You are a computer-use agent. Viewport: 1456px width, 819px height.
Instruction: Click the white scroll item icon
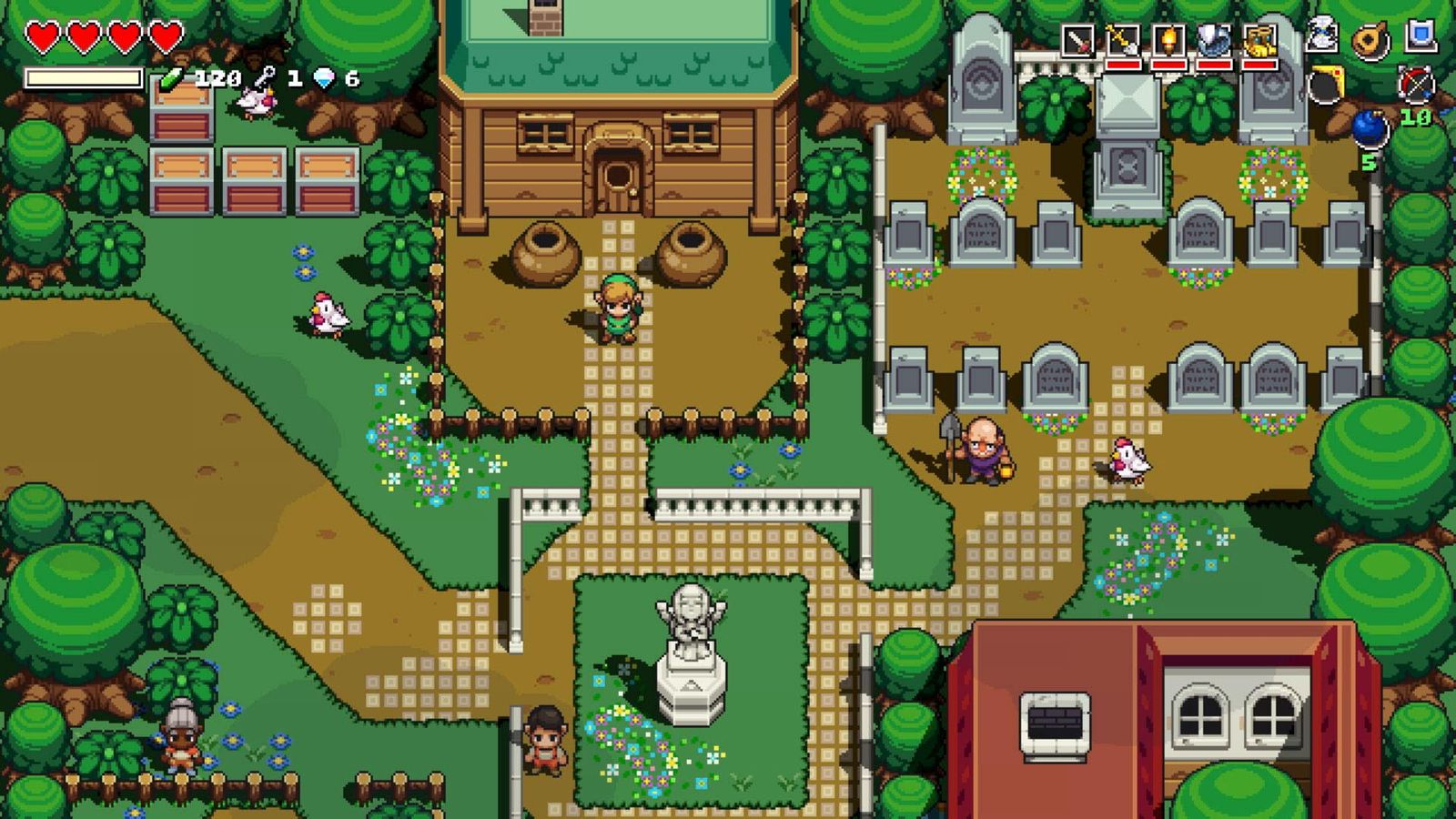(x=1322, y=36)
